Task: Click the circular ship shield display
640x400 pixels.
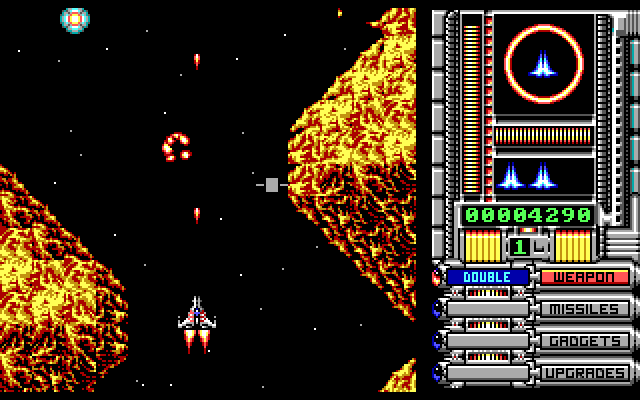Action: coord(542,65)
